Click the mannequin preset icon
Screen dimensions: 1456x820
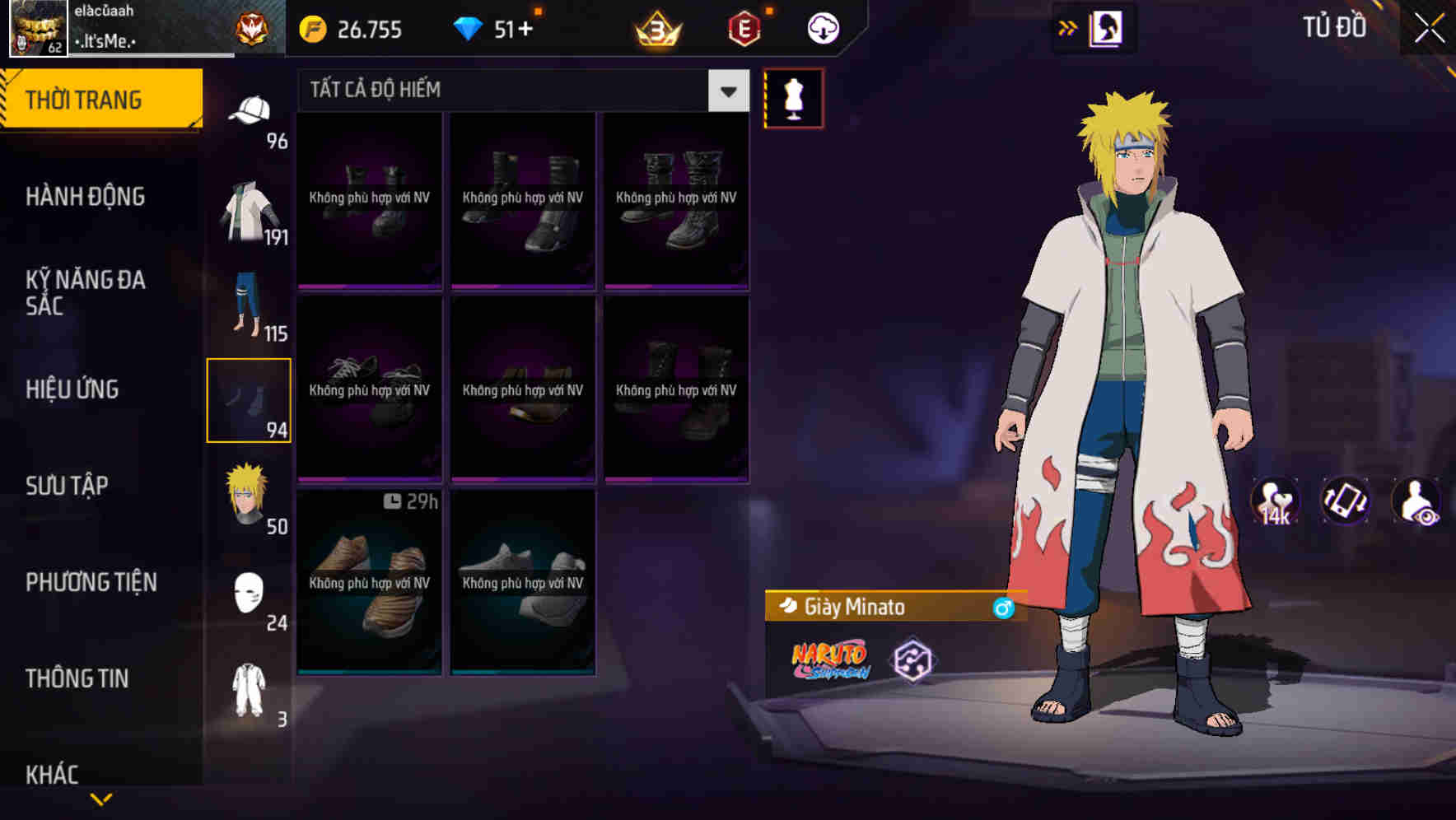(793, 99)
